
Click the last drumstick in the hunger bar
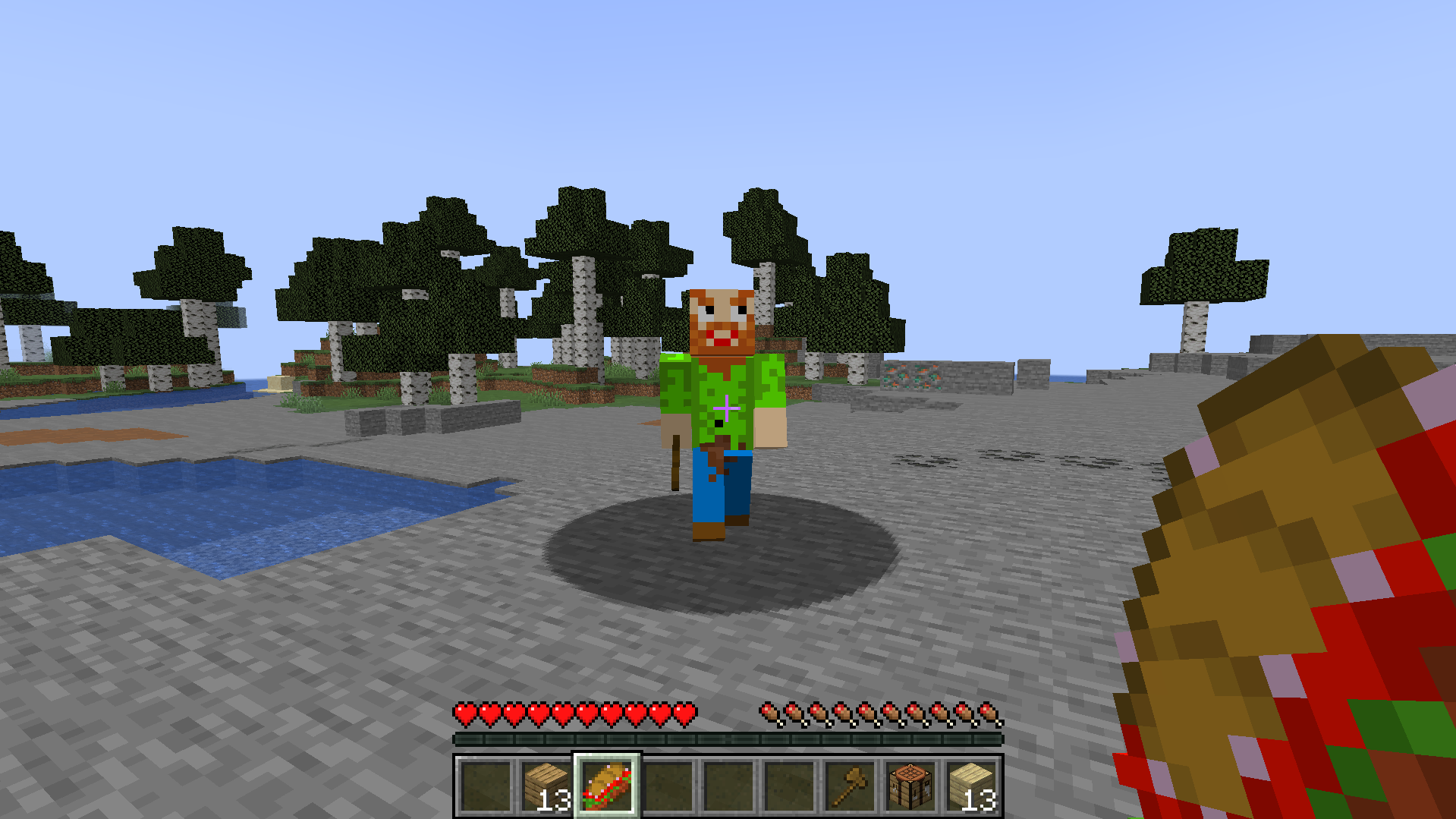(987, 713)
